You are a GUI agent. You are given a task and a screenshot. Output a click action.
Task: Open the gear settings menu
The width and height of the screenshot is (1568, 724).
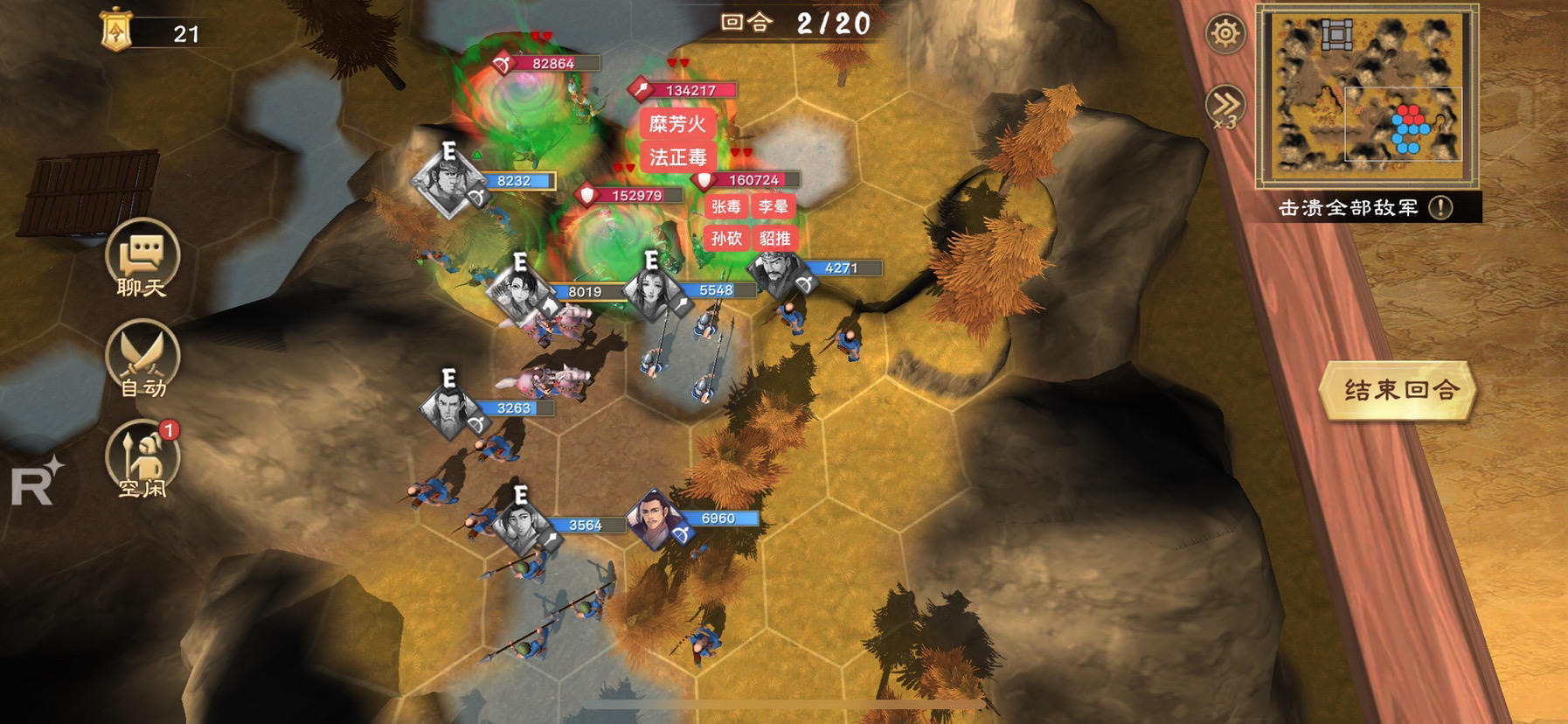(1225, 34)
